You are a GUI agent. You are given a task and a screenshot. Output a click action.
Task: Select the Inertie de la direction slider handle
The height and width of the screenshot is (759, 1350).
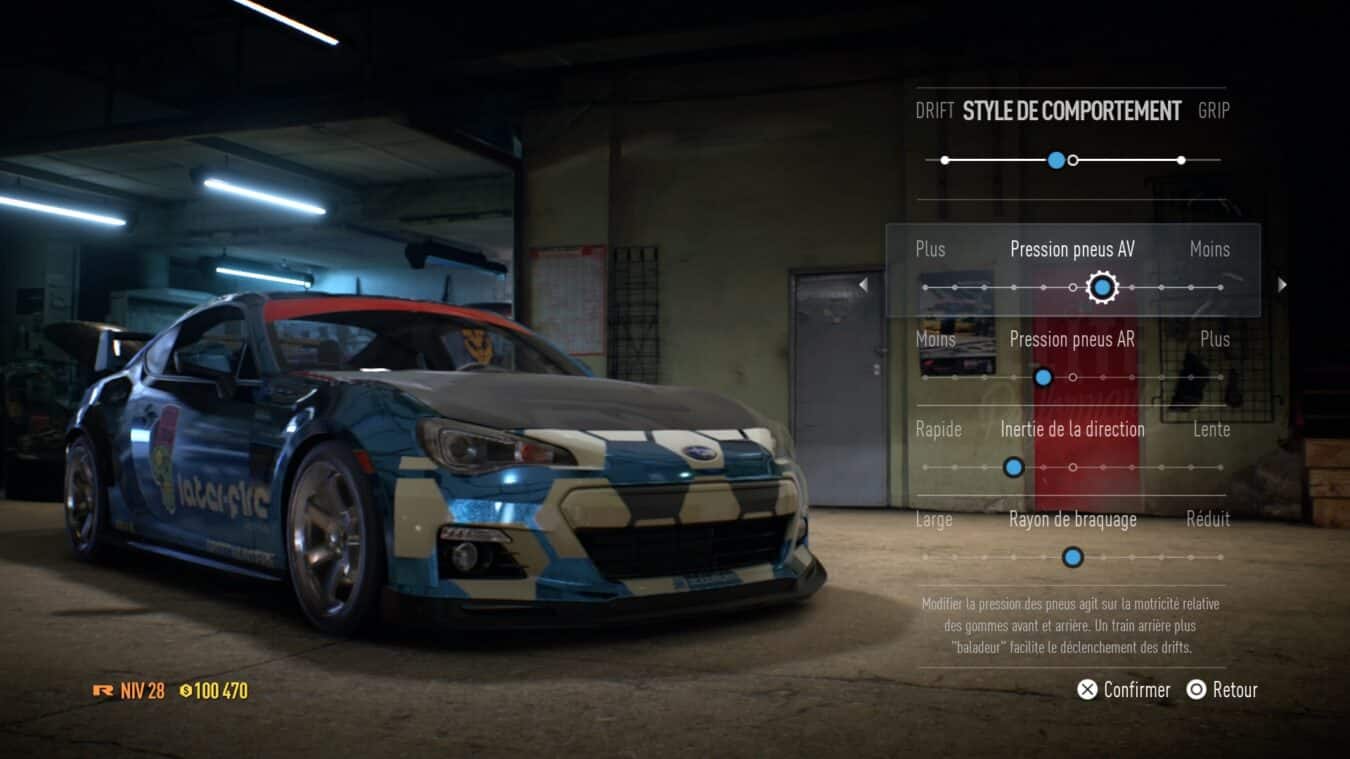click(x=1013, y=467)
